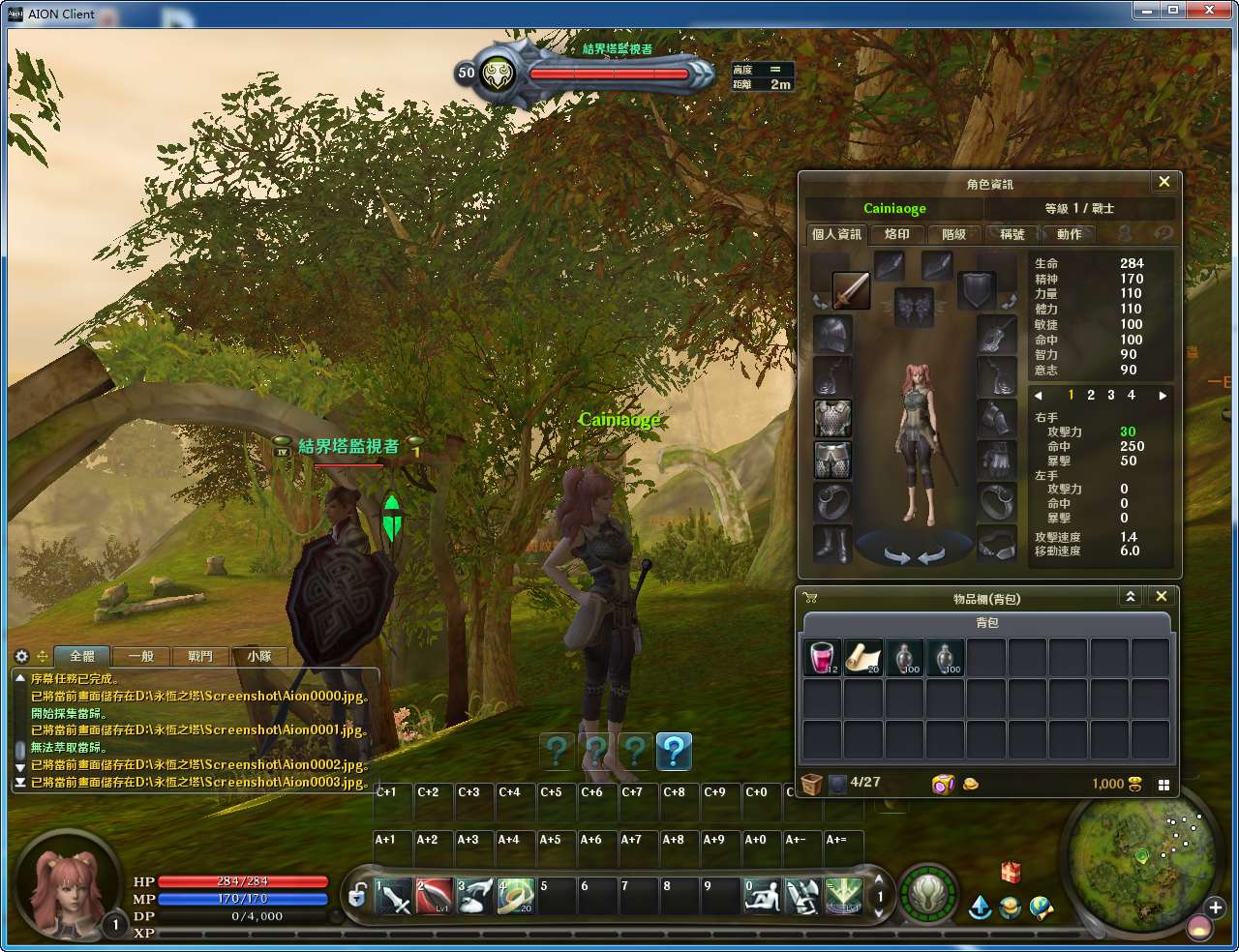The height and width of the screenshot is (952, 1239).
Task: Open the shop cart icon on inventory title bar
Action: pos(810,597)
